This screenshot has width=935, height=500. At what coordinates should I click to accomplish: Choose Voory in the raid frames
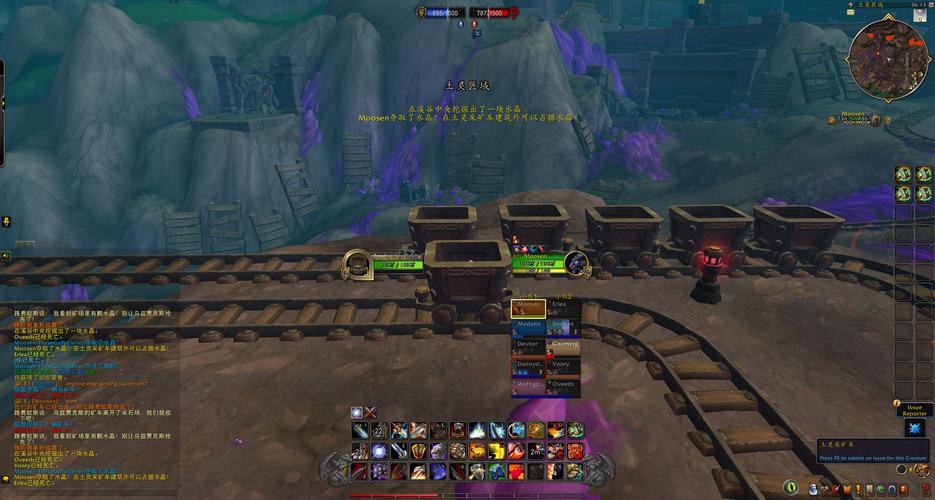pos(563,367)
